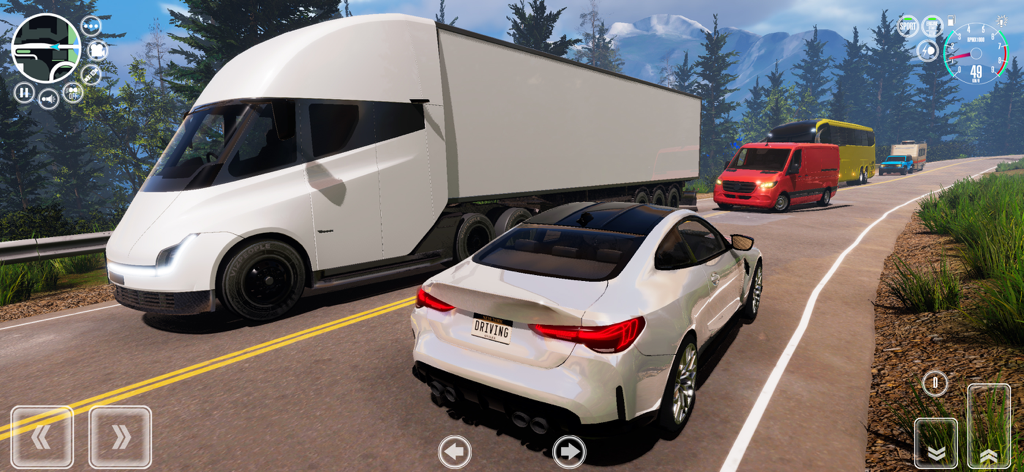This screenshot has height=472, width=1024.
Task: Activate the right turn signal arrow
Action: click(x=569, y=452)
